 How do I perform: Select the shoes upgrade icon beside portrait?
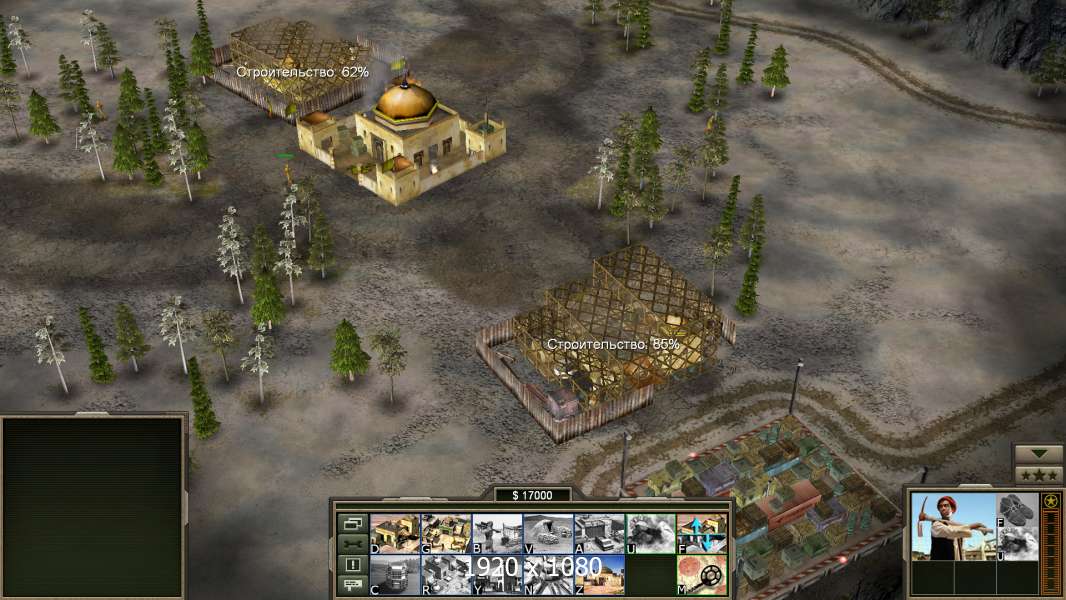tap(1017, 510)
